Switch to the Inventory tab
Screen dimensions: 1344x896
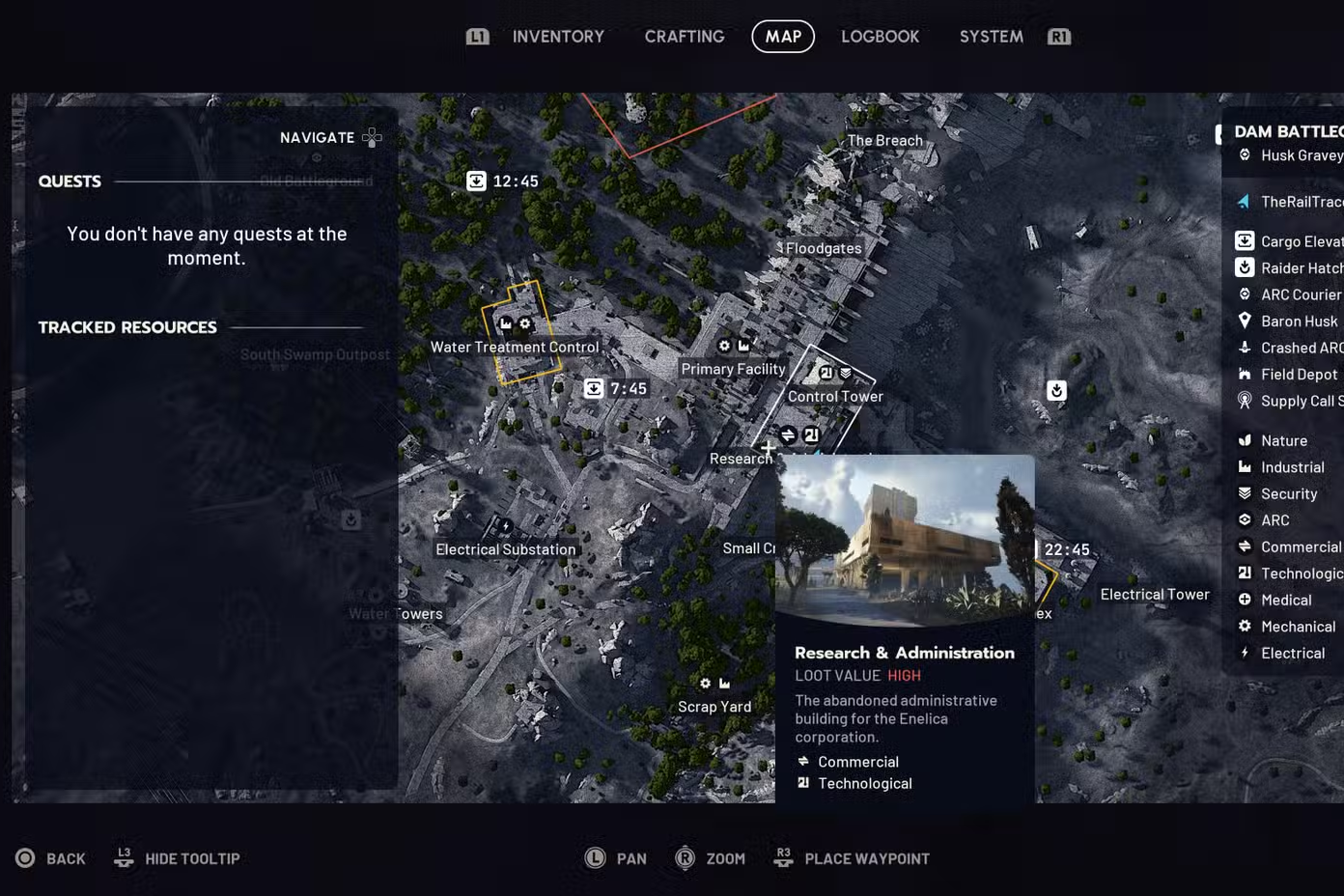coord(558,37)
